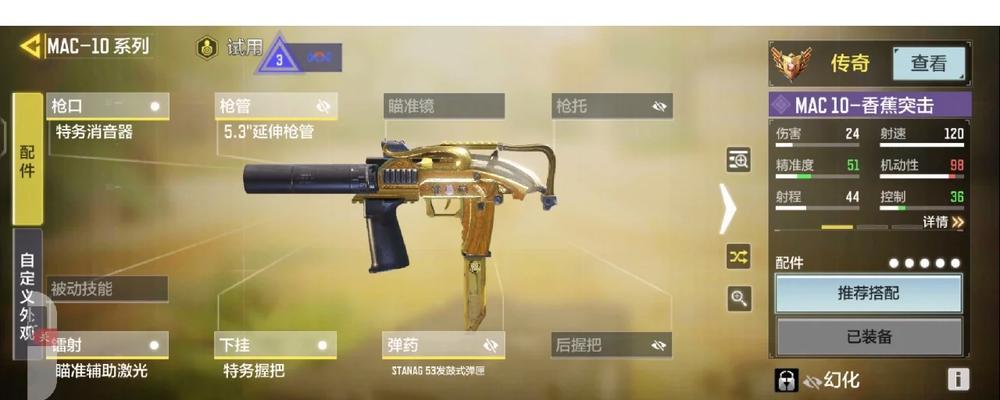Click the shuffle random attachments icon
Image resolution: width=1000 pixels, height=400 pixels.
tap(738, 257)
